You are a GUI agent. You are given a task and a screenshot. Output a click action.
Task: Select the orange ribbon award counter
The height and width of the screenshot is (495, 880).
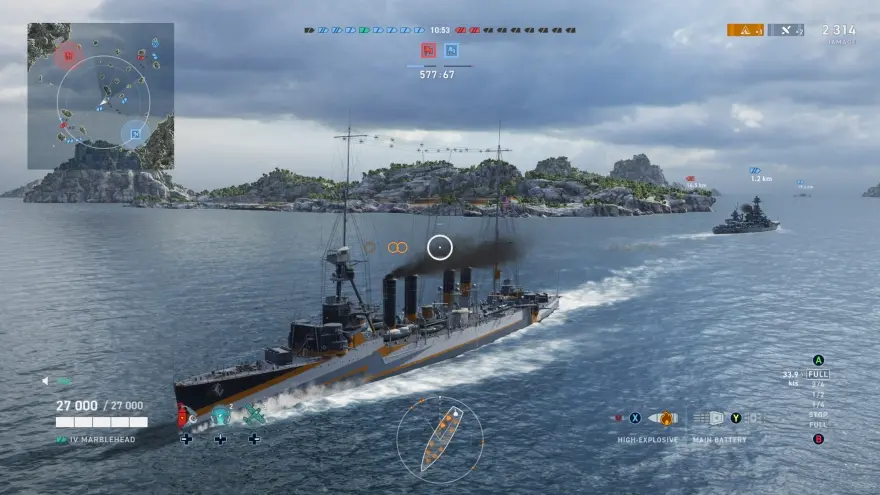(x=745, y=30)
